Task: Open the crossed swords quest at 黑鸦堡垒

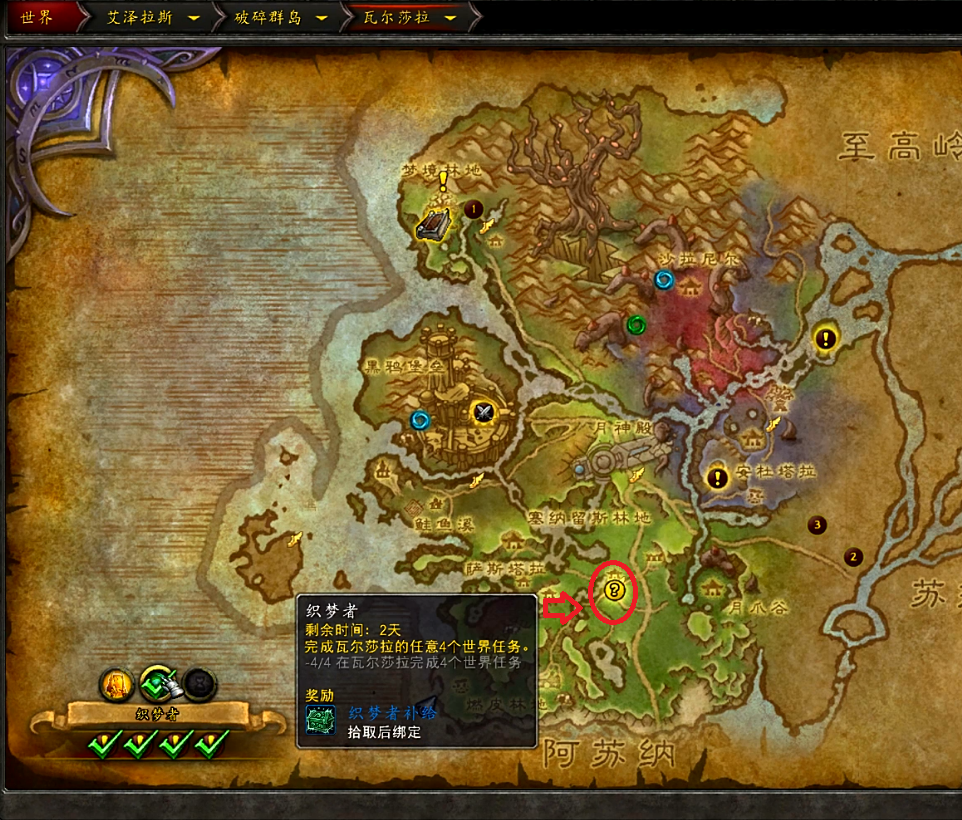Action: point(484,411)
